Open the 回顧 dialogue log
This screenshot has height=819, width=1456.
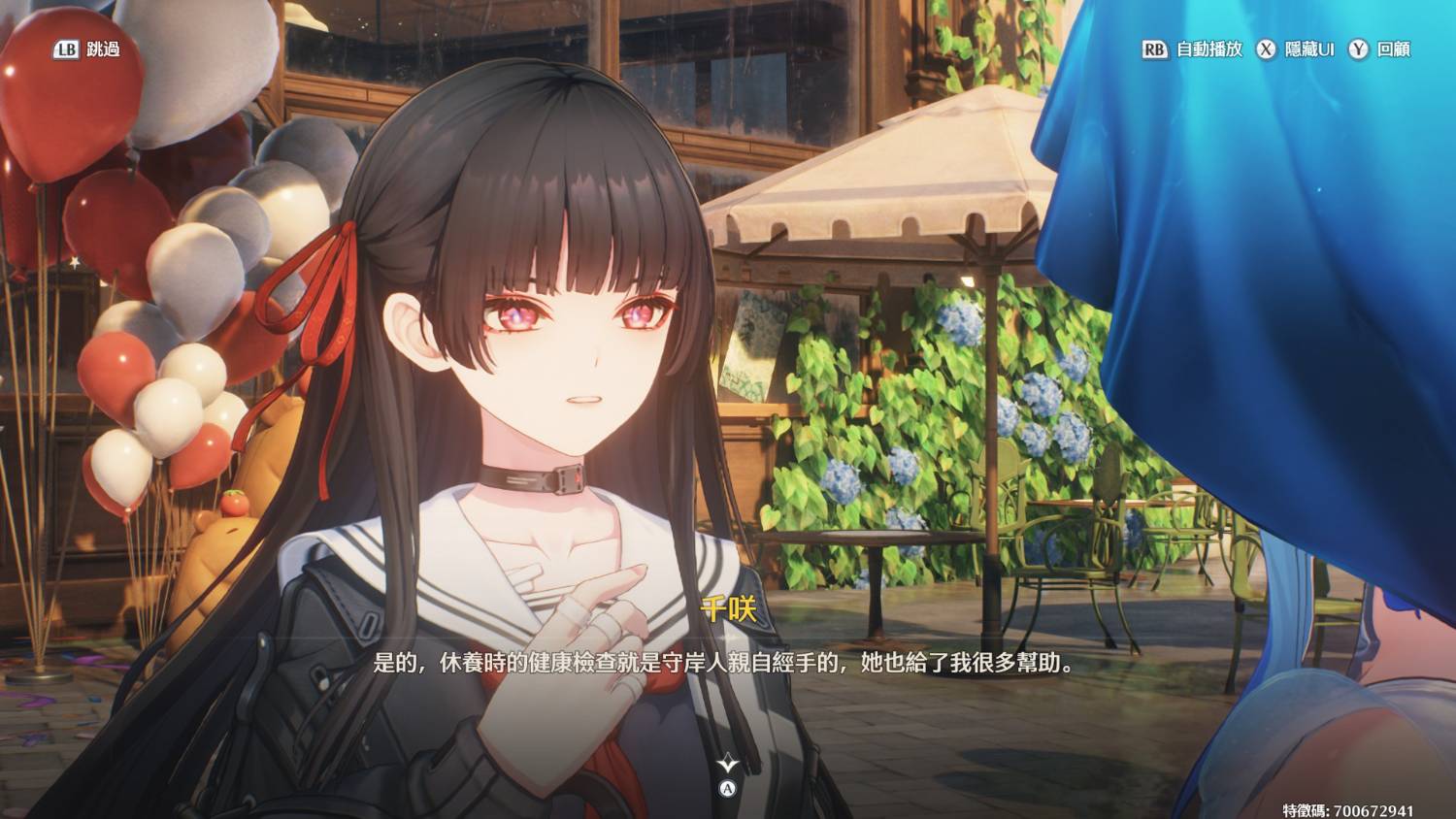pyautogui.click(x=1380, y=49)
